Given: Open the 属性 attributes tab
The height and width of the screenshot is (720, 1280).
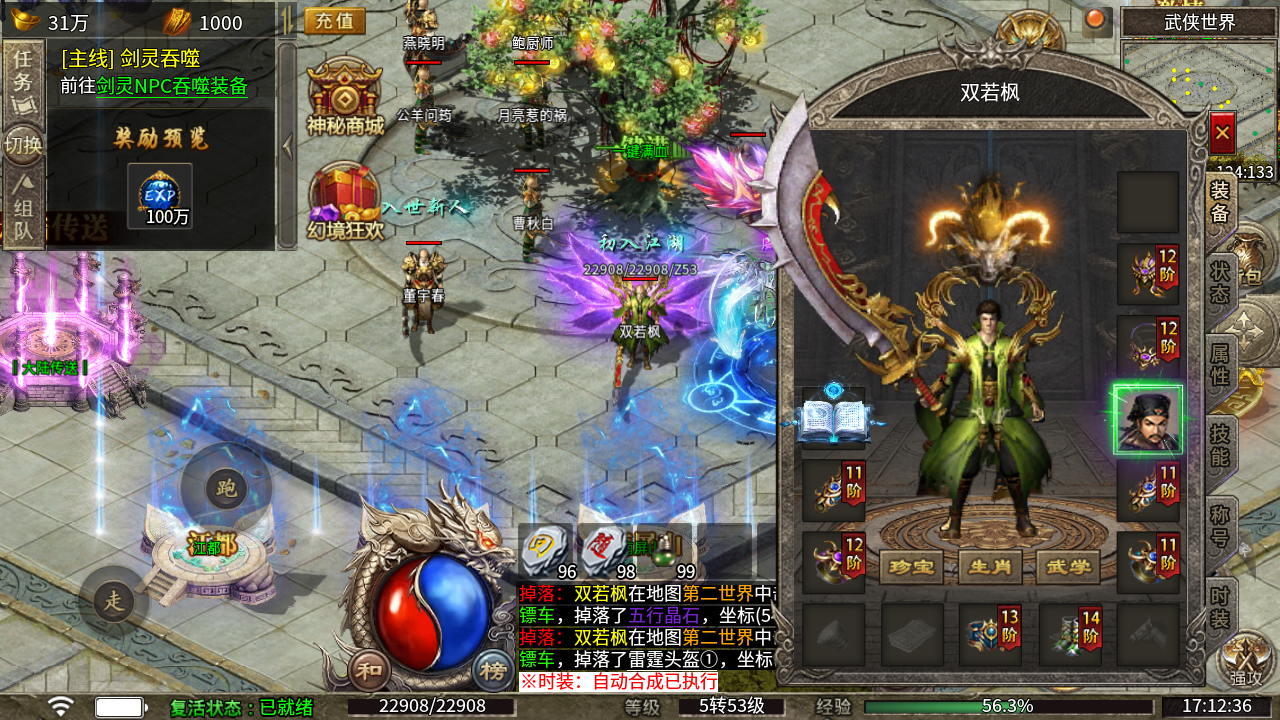Looking at the screenshot, I should [1220, 364].
